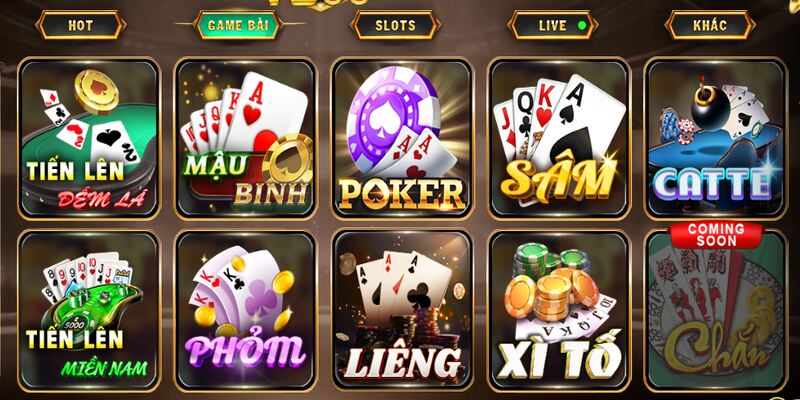
Task: Play Tiến Lên Miền Nam
Action: tap(89, 309)
